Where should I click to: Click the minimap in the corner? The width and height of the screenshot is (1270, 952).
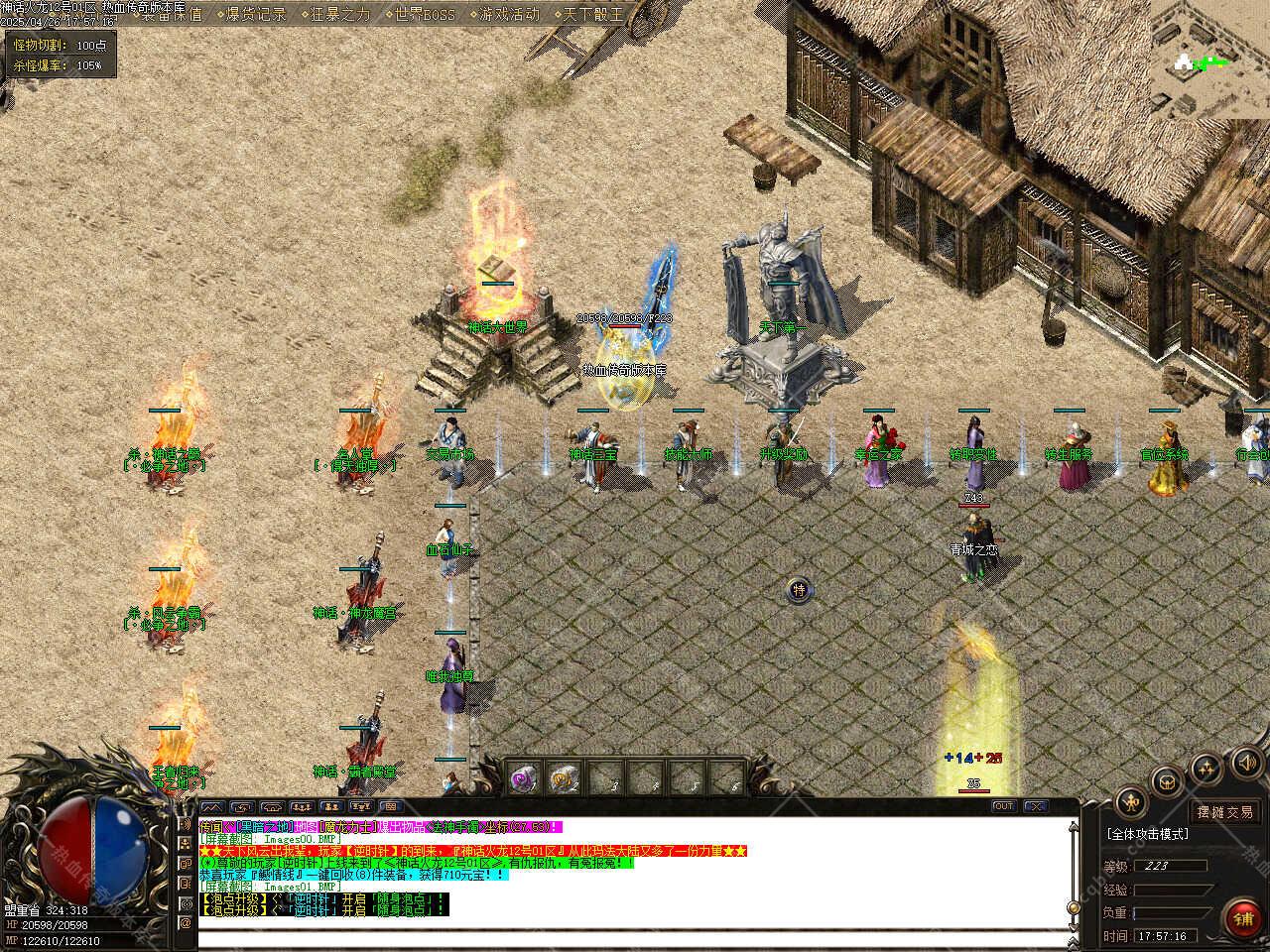click(1208, 58)
